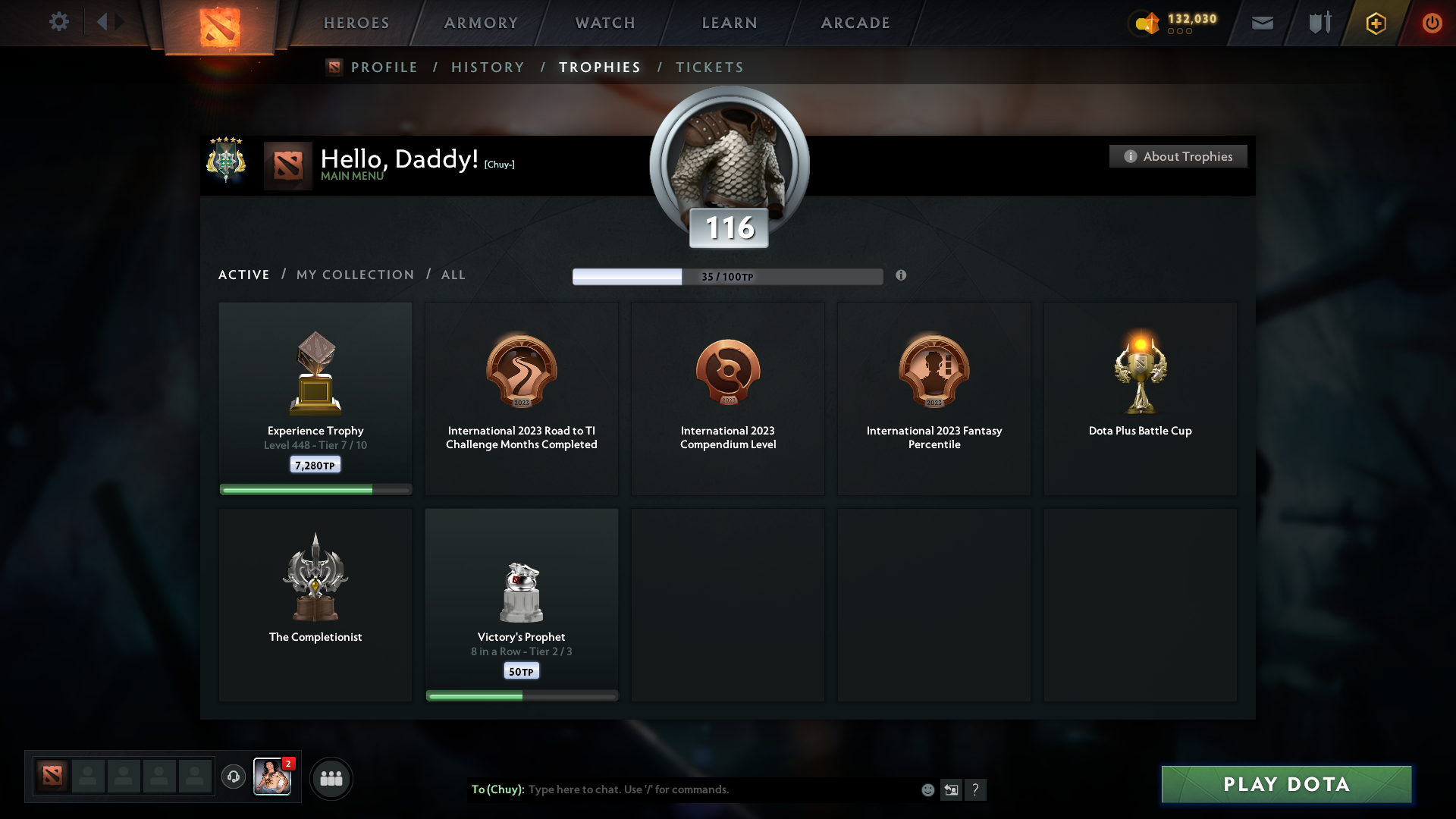Click the power/disconnect icon
Image resolution: width=1456 pixels, height=819 pixels.
click(1432, 23)
